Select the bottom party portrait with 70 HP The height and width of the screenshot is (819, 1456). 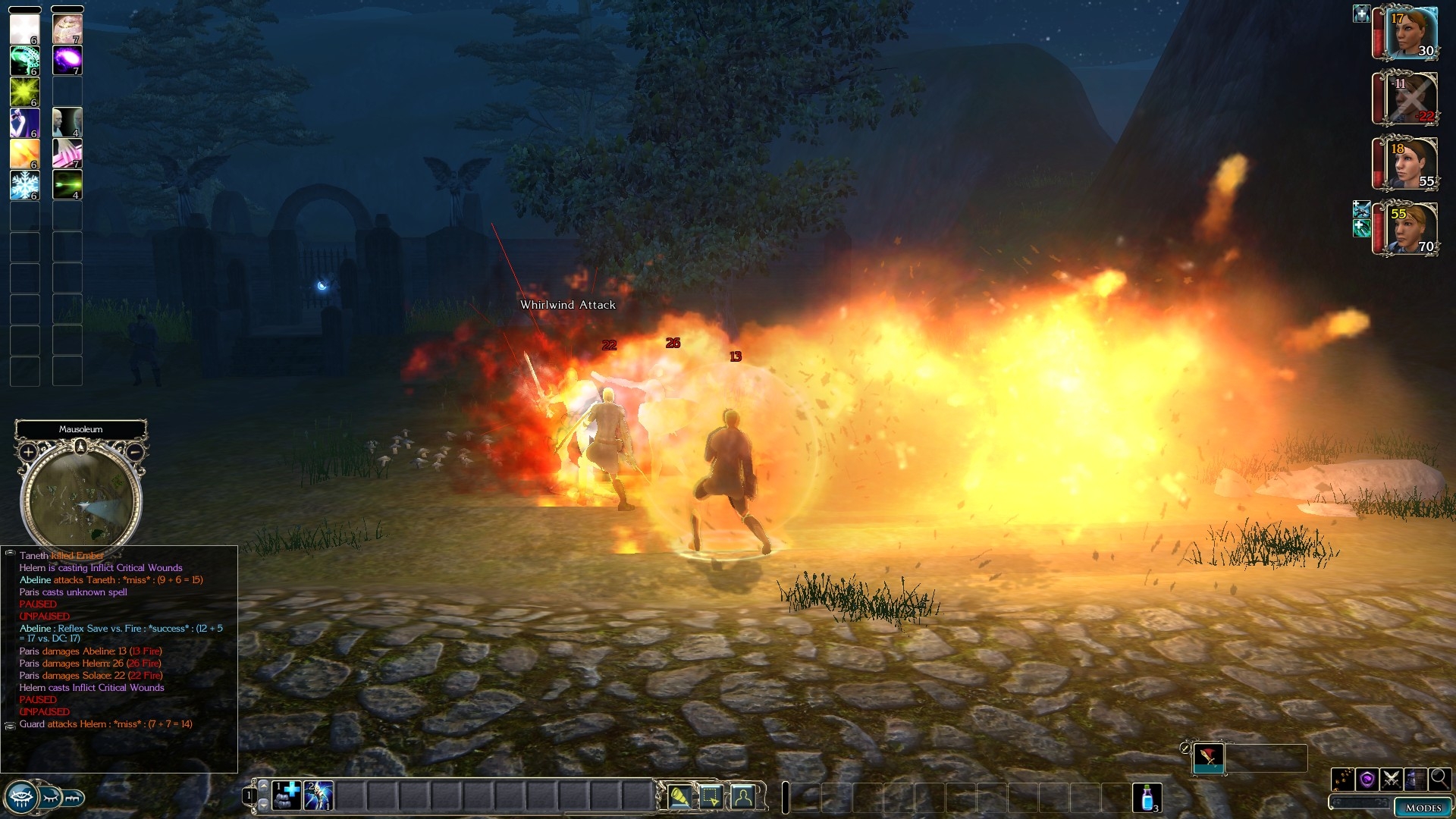(1410, 228)
